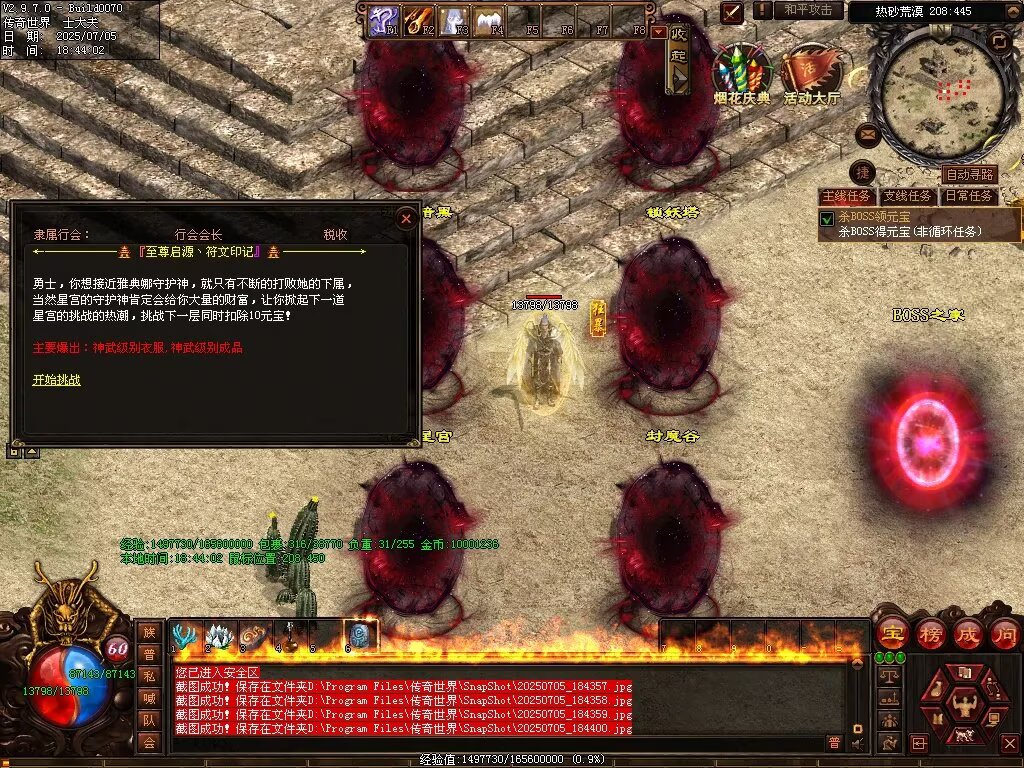Select the white lotus item in hotbar
The width and height of the screenshot is (1024, 768).
coord(220,636)
